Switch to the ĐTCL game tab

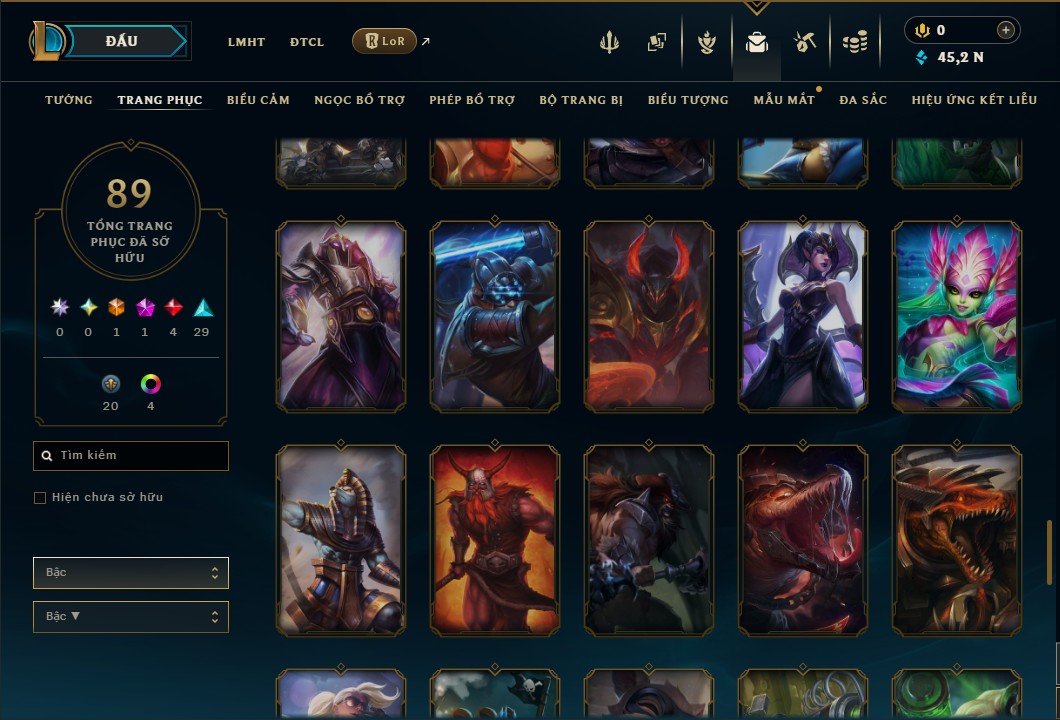(307, 42)
